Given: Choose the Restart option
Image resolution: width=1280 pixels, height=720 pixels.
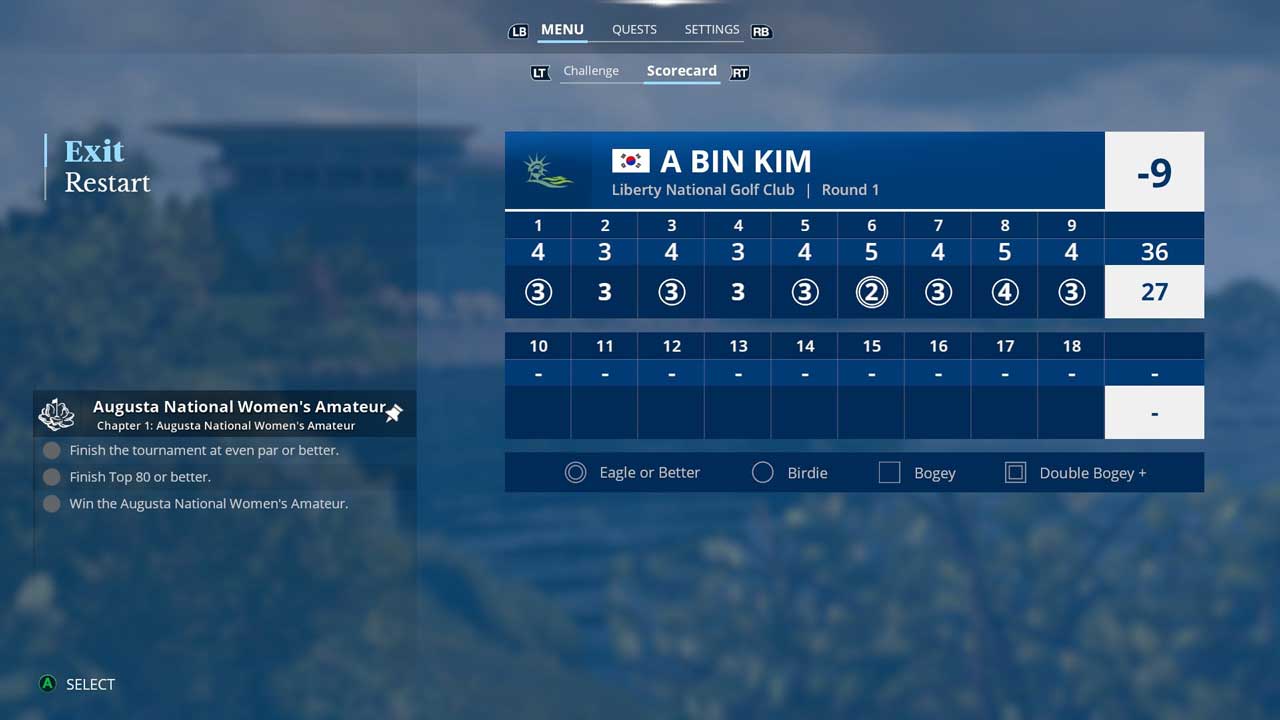Looking at the screenshot, I should [107, 183].
